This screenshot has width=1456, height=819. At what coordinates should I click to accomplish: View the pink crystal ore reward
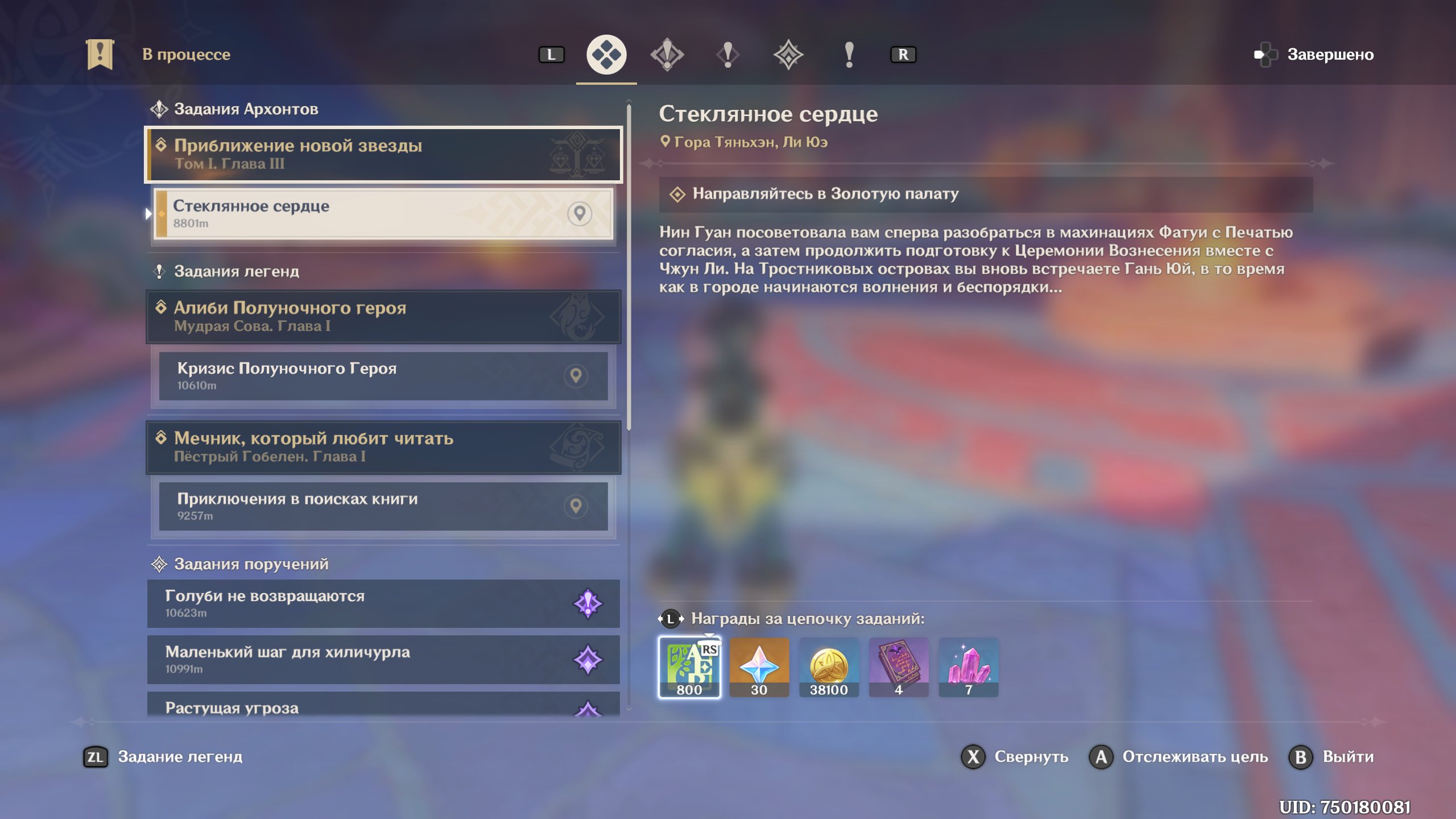pos(969,667)
